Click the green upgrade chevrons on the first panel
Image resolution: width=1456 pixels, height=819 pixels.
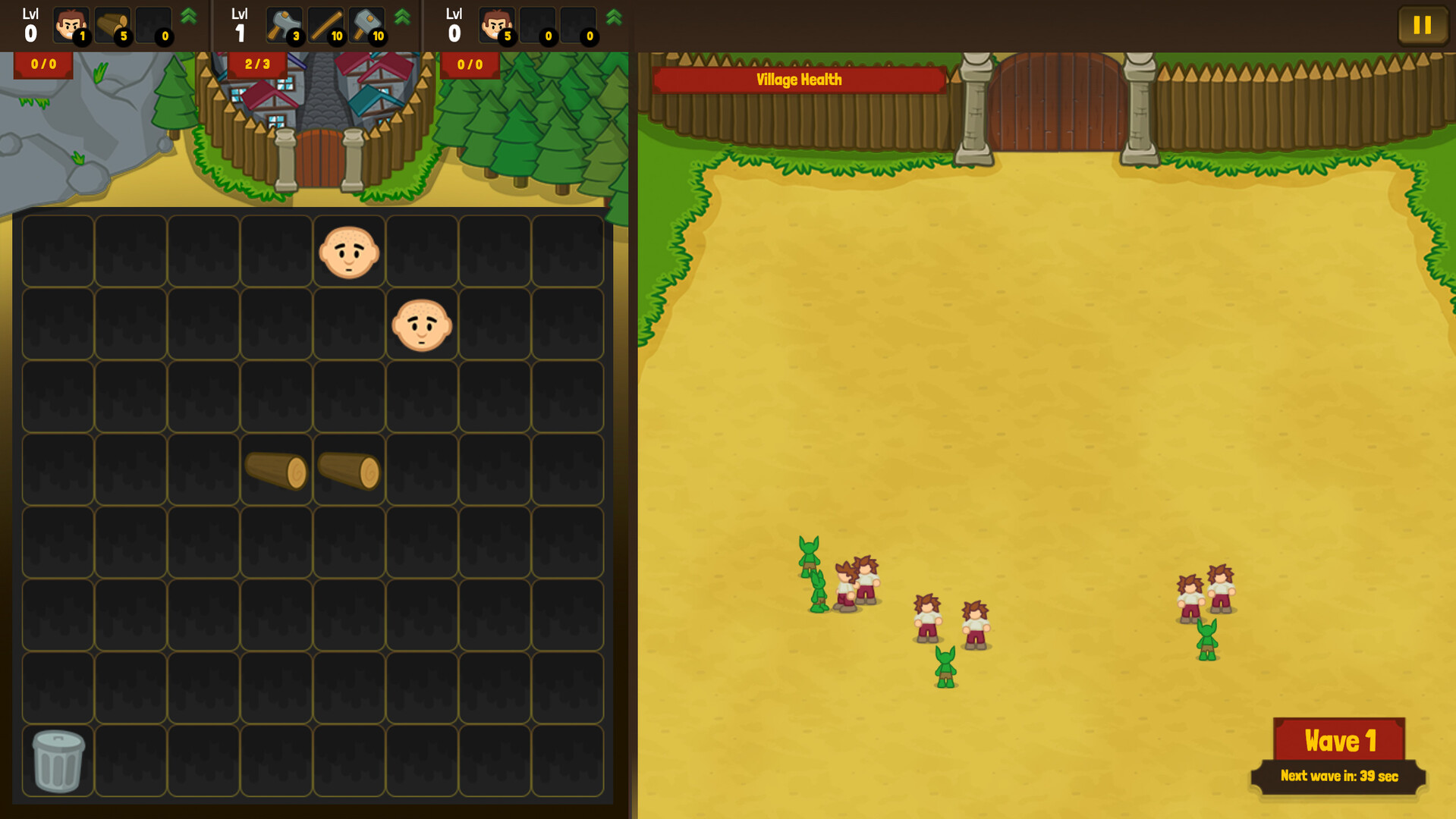coord(188,17)
